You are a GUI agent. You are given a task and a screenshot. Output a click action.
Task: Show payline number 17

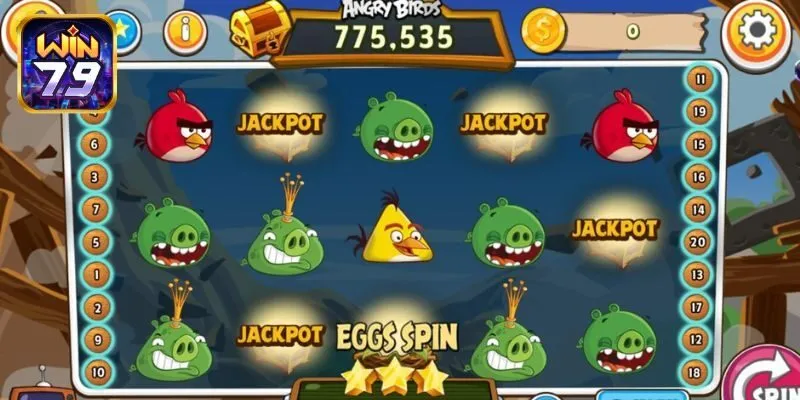(x=698, y=306)
